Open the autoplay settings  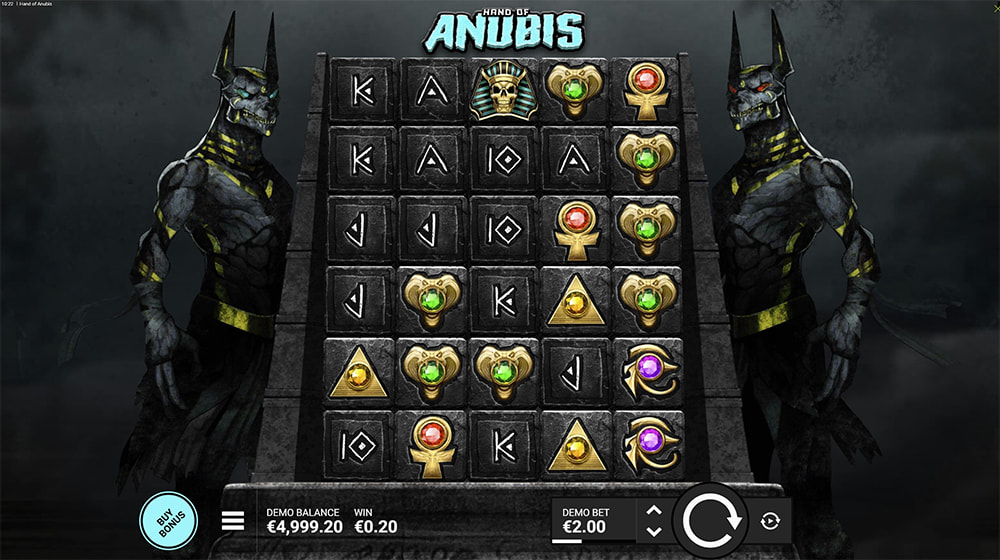770,521
